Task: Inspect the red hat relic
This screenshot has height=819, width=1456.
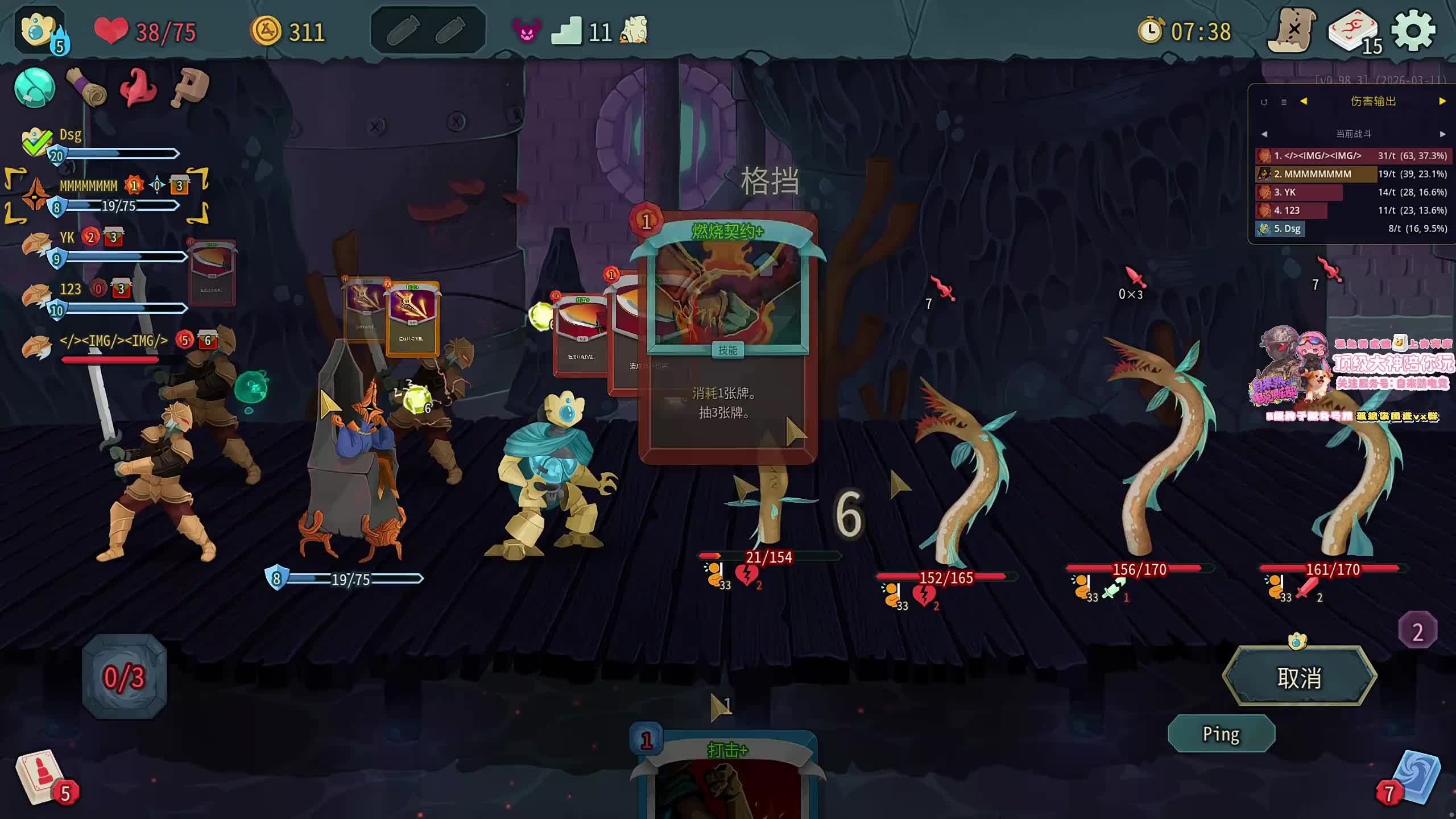Action: click(x=138, y=88)
